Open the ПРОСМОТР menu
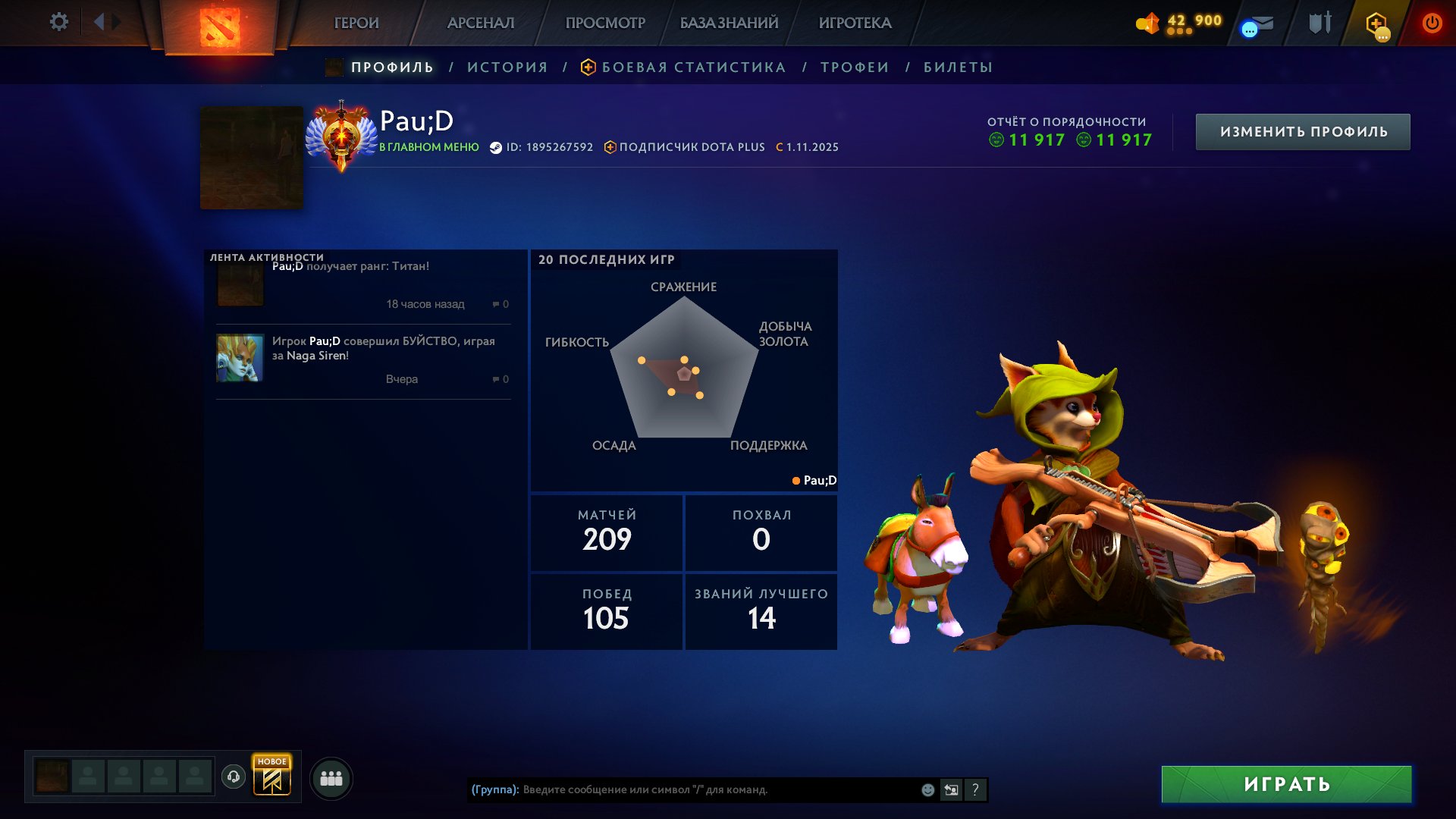1456x819 pixels. 605,23
